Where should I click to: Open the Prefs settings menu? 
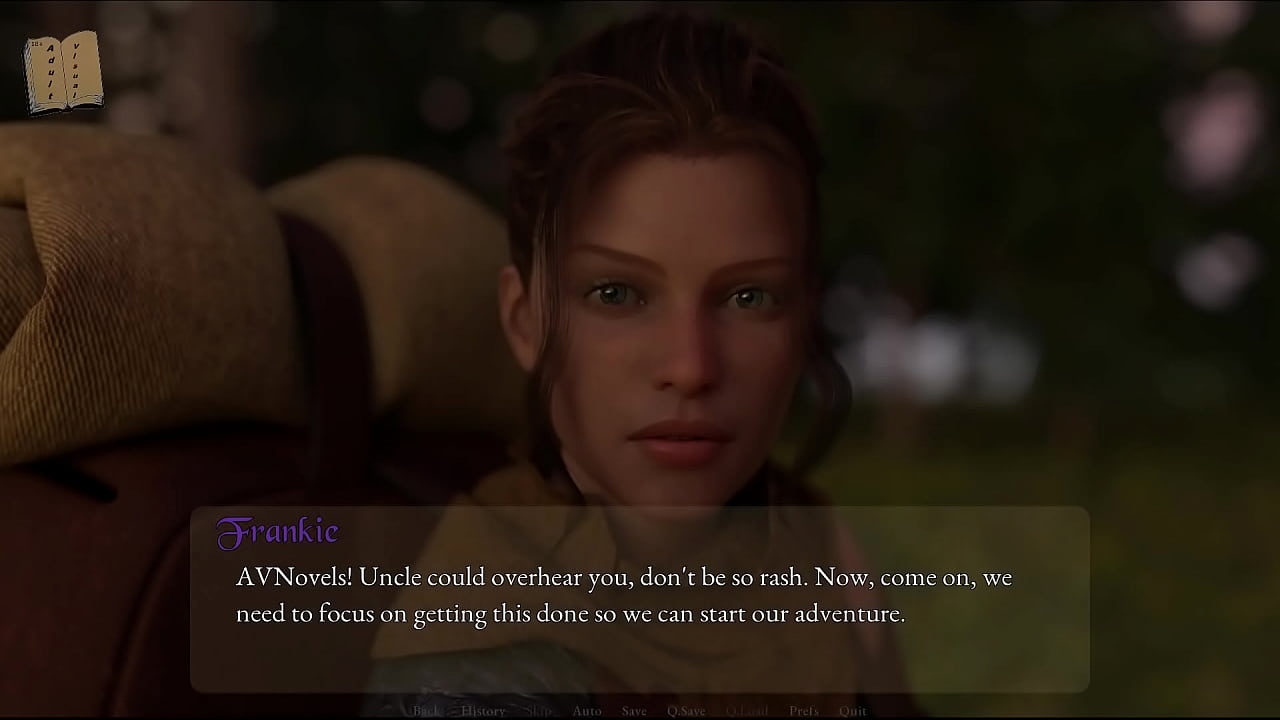(803, 711)
